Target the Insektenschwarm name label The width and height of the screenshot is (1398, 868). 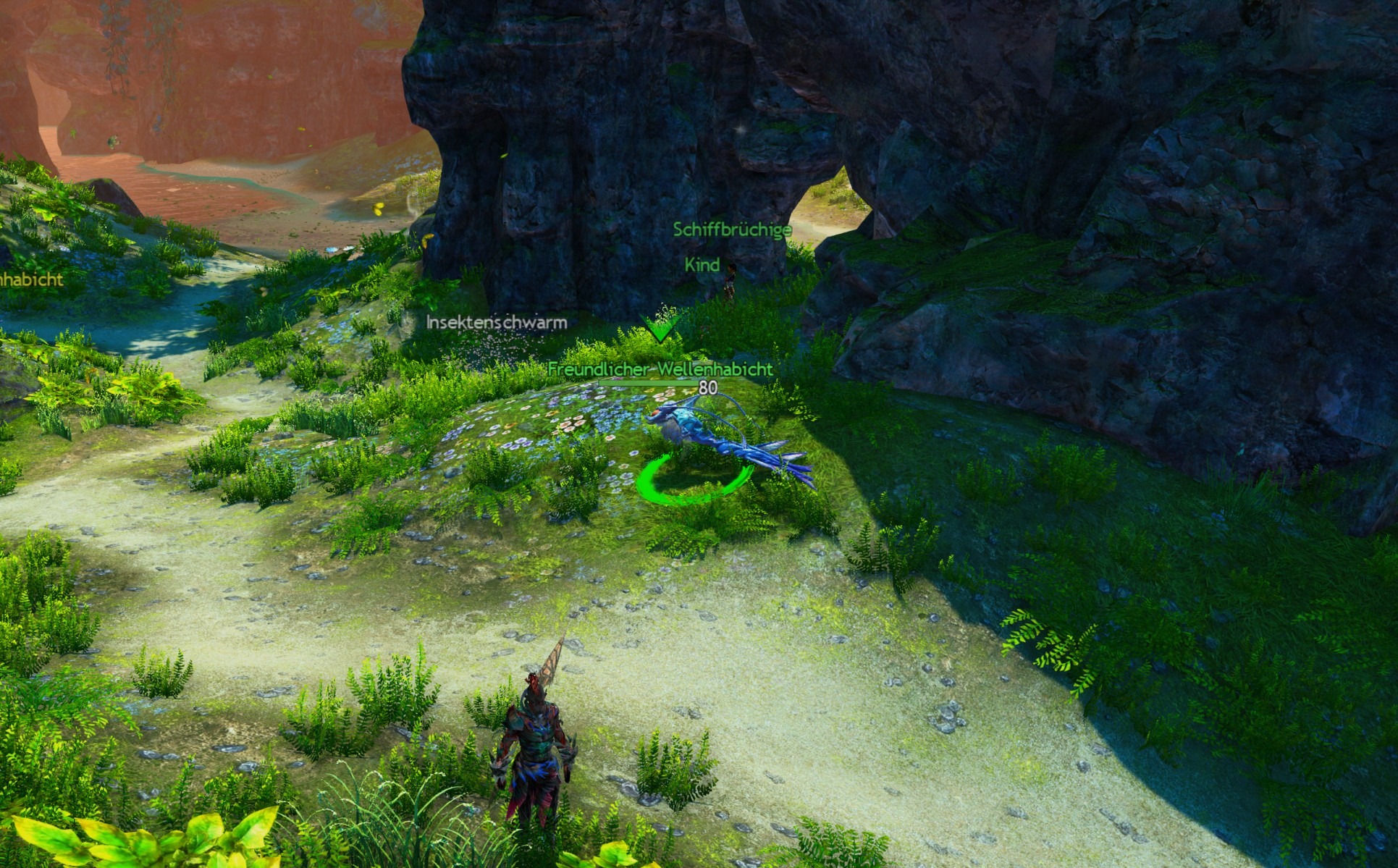[497, 322]
